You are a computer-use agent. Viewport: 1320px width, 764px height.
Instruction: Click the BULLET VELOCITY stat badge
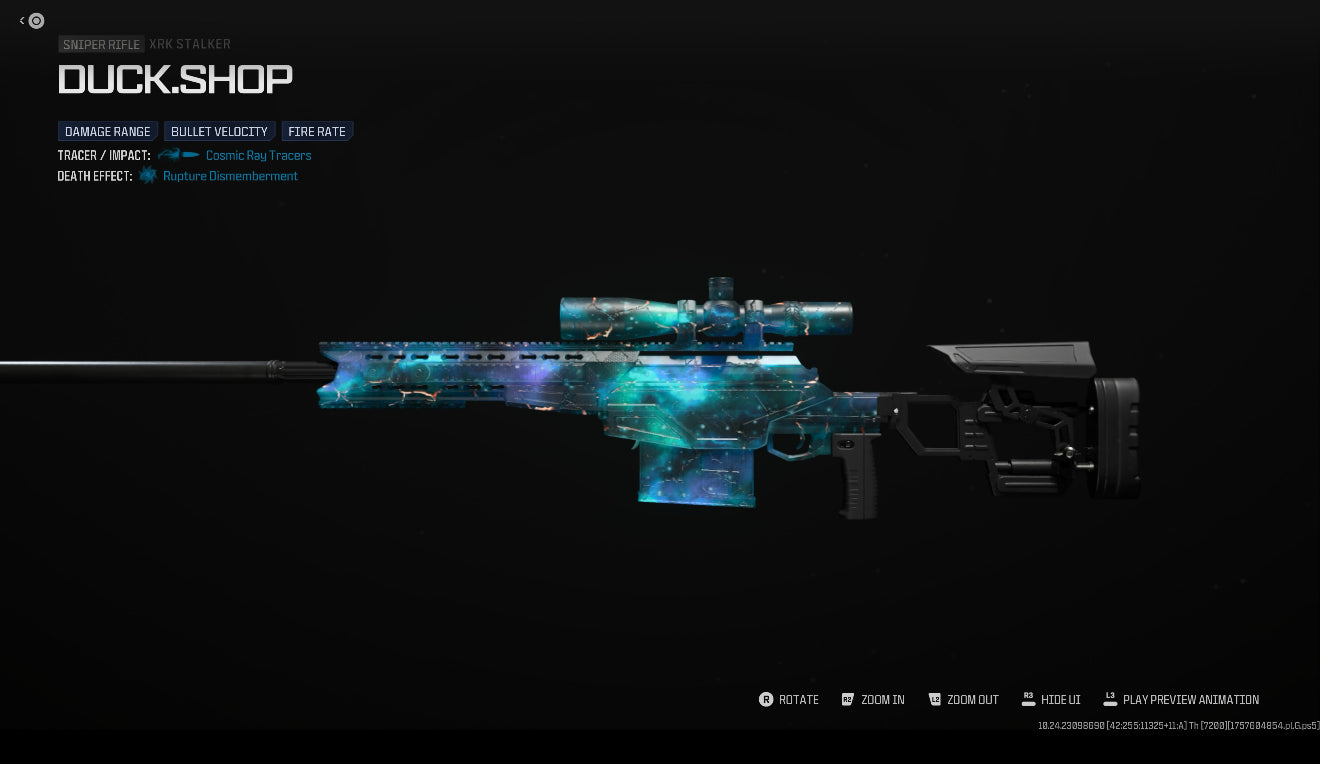(219, 131)
